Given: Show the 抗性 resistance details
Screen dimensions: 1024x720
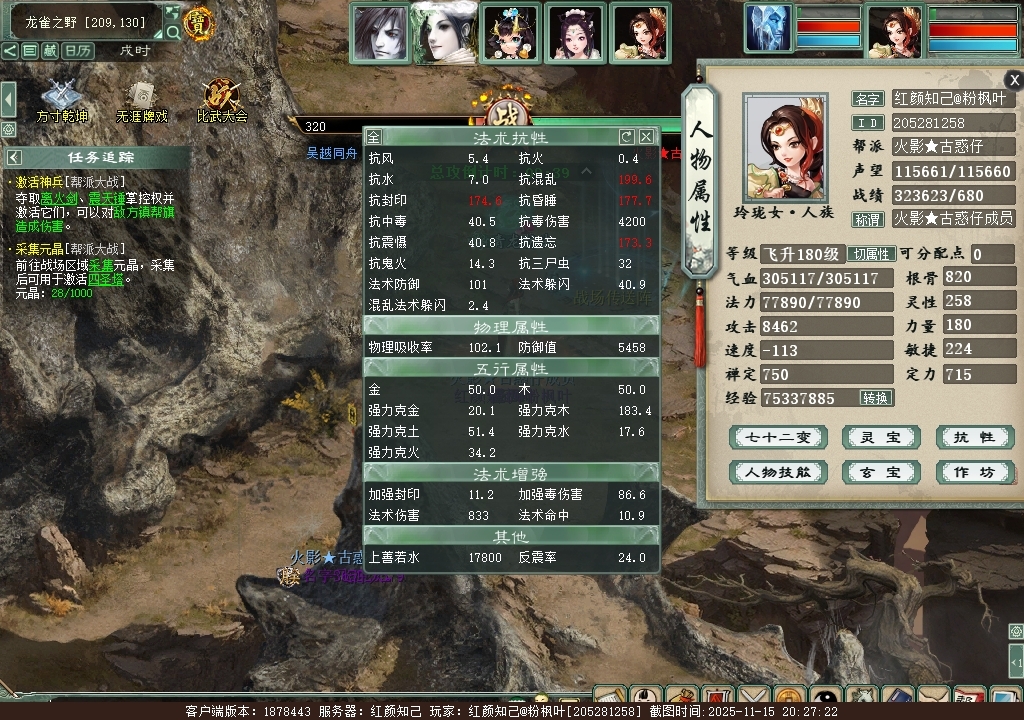Looking at the screenshot, I should (974, 438).
